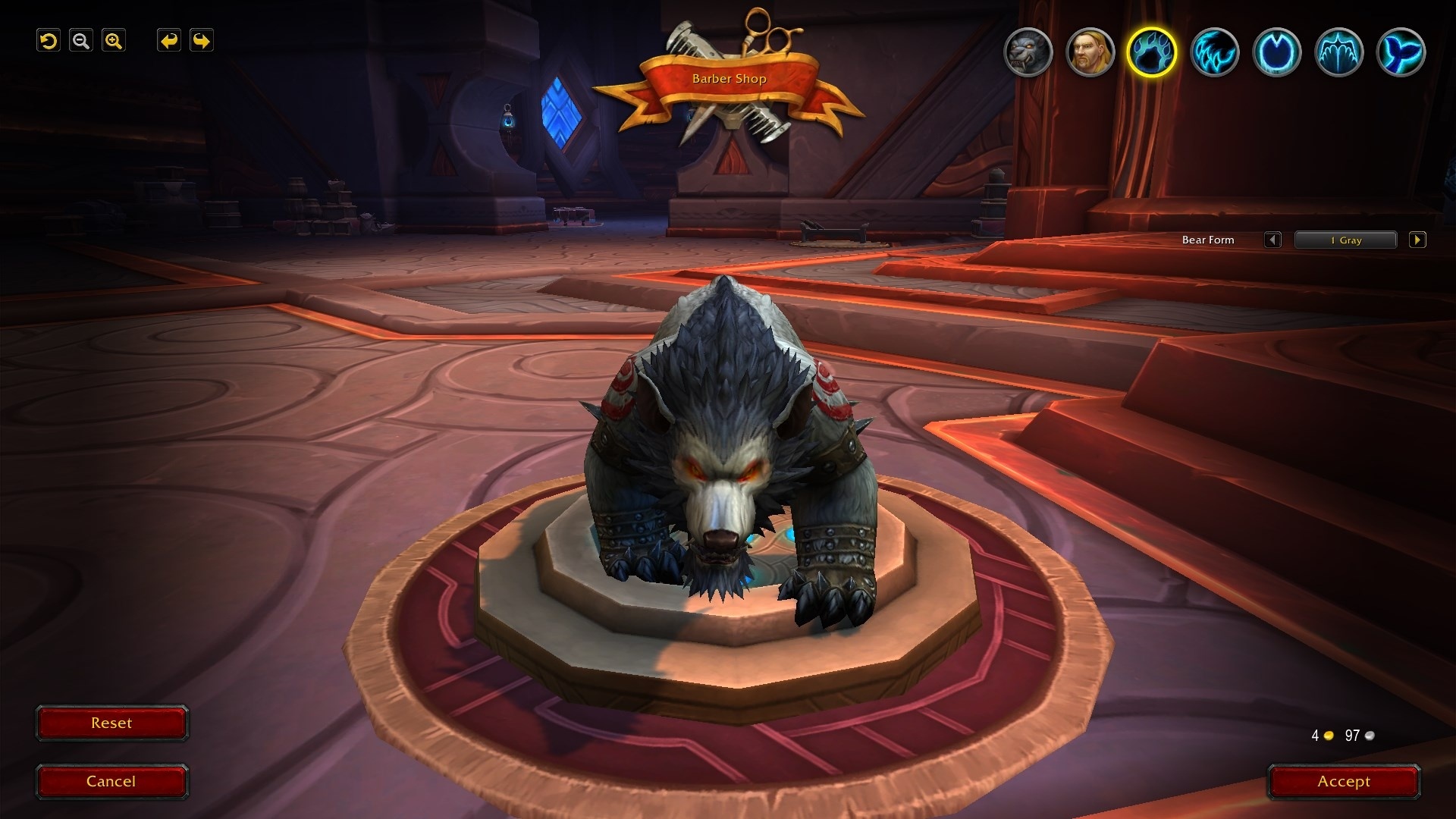Rotate the character right with the arrow button
The width and height of the screenshot is (1456, 819).
(202, 41)
